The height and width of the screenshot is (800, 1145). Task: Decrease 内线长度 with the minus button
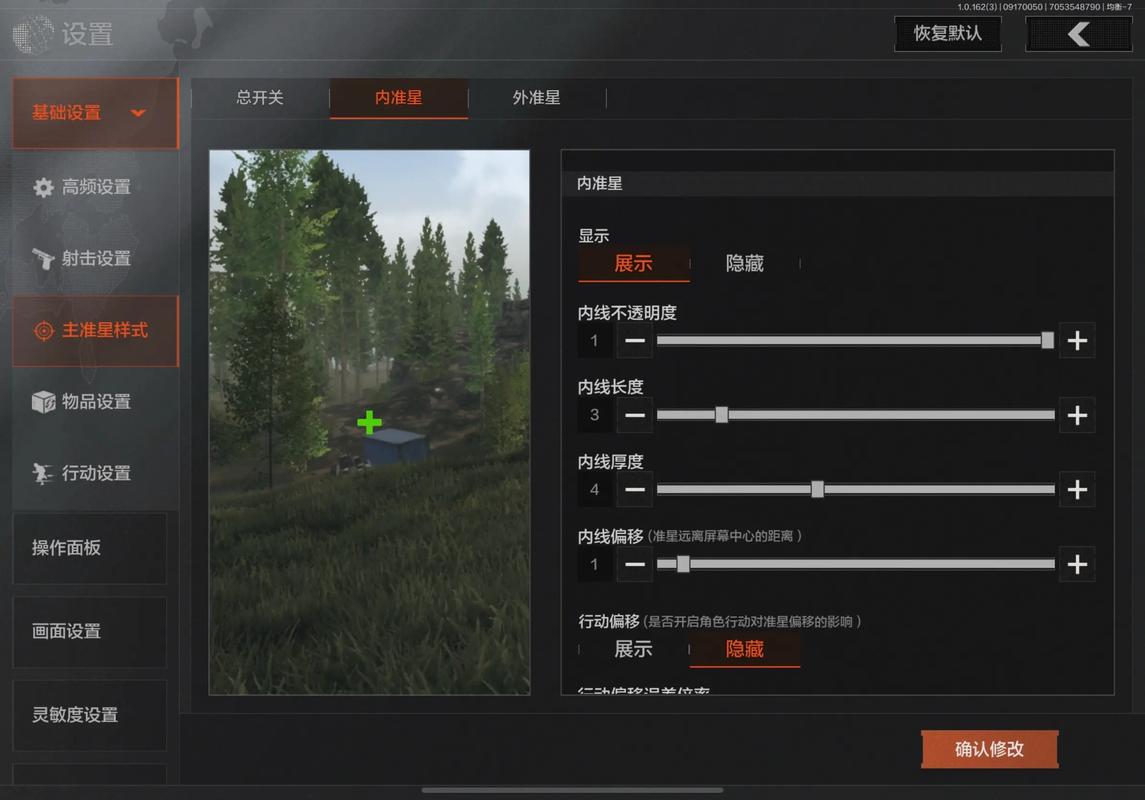[635, 415]
